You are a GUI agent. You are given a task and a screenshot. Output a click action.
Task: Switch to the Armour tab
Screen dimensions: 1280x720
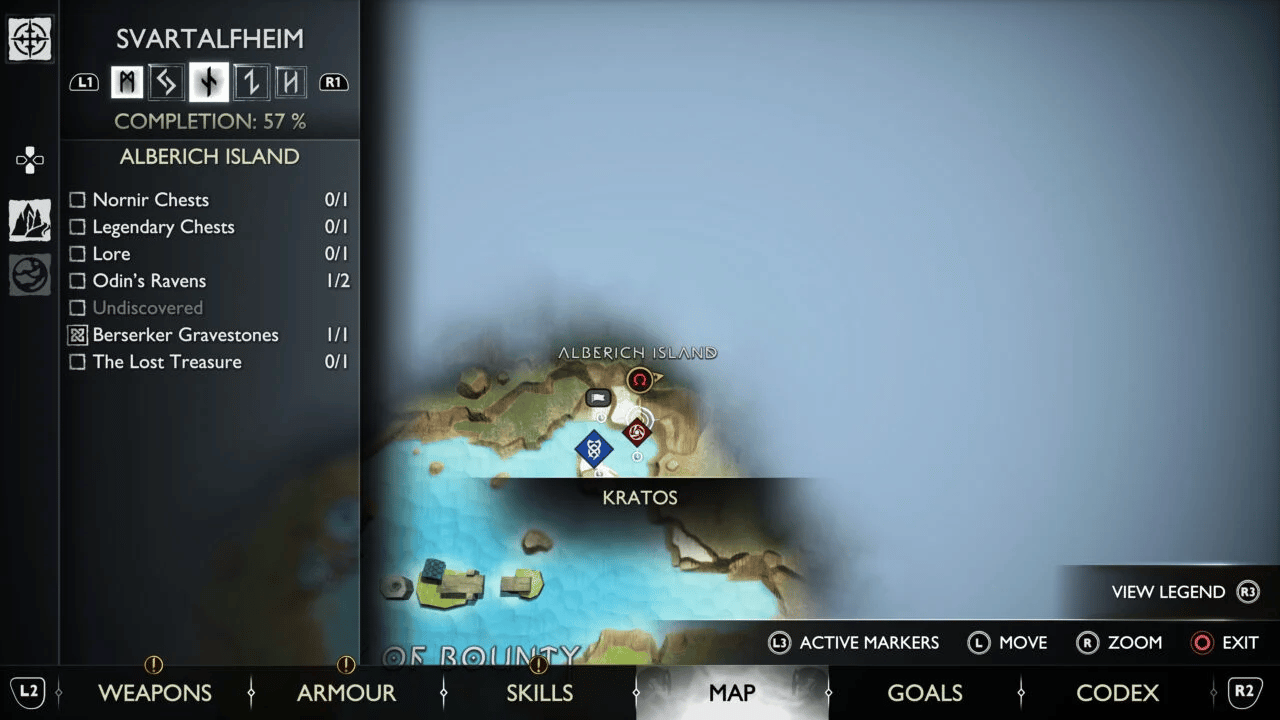pyautogui.click(x=346, y=693)
